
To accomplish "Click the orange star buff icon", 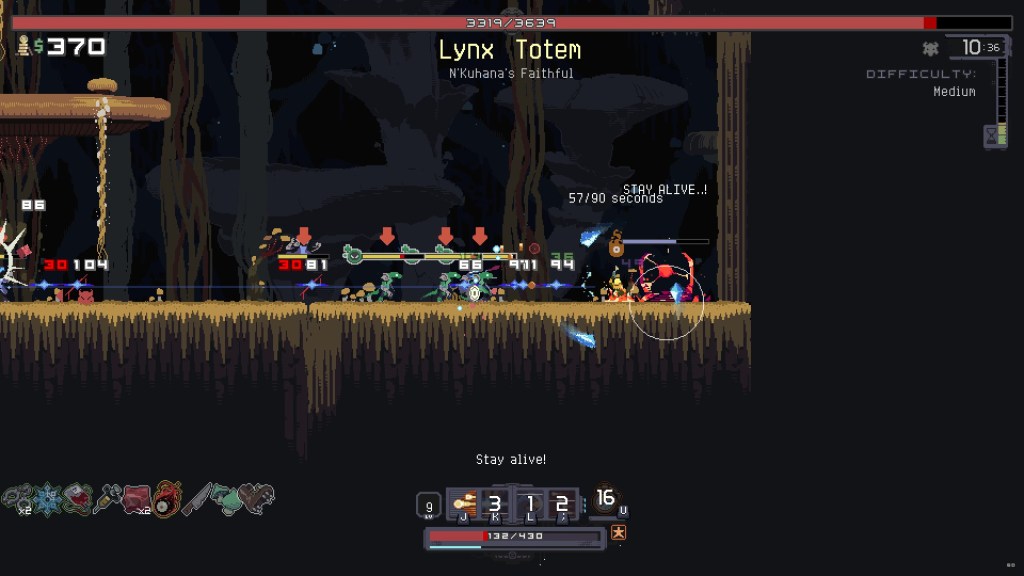I will [618, 533].
